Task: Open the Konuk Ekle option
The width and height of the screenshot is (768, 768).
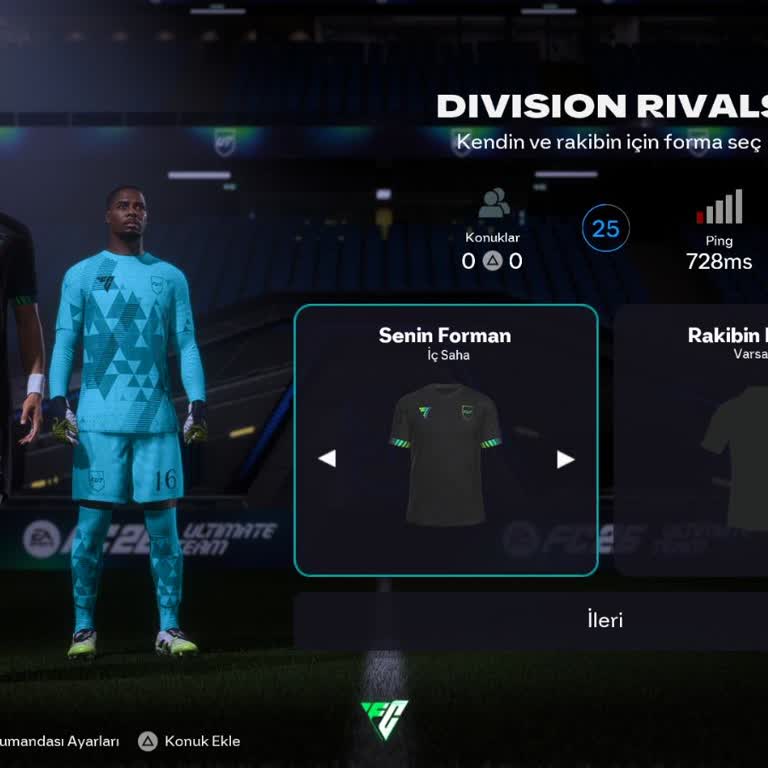Action: pos(190,741)
